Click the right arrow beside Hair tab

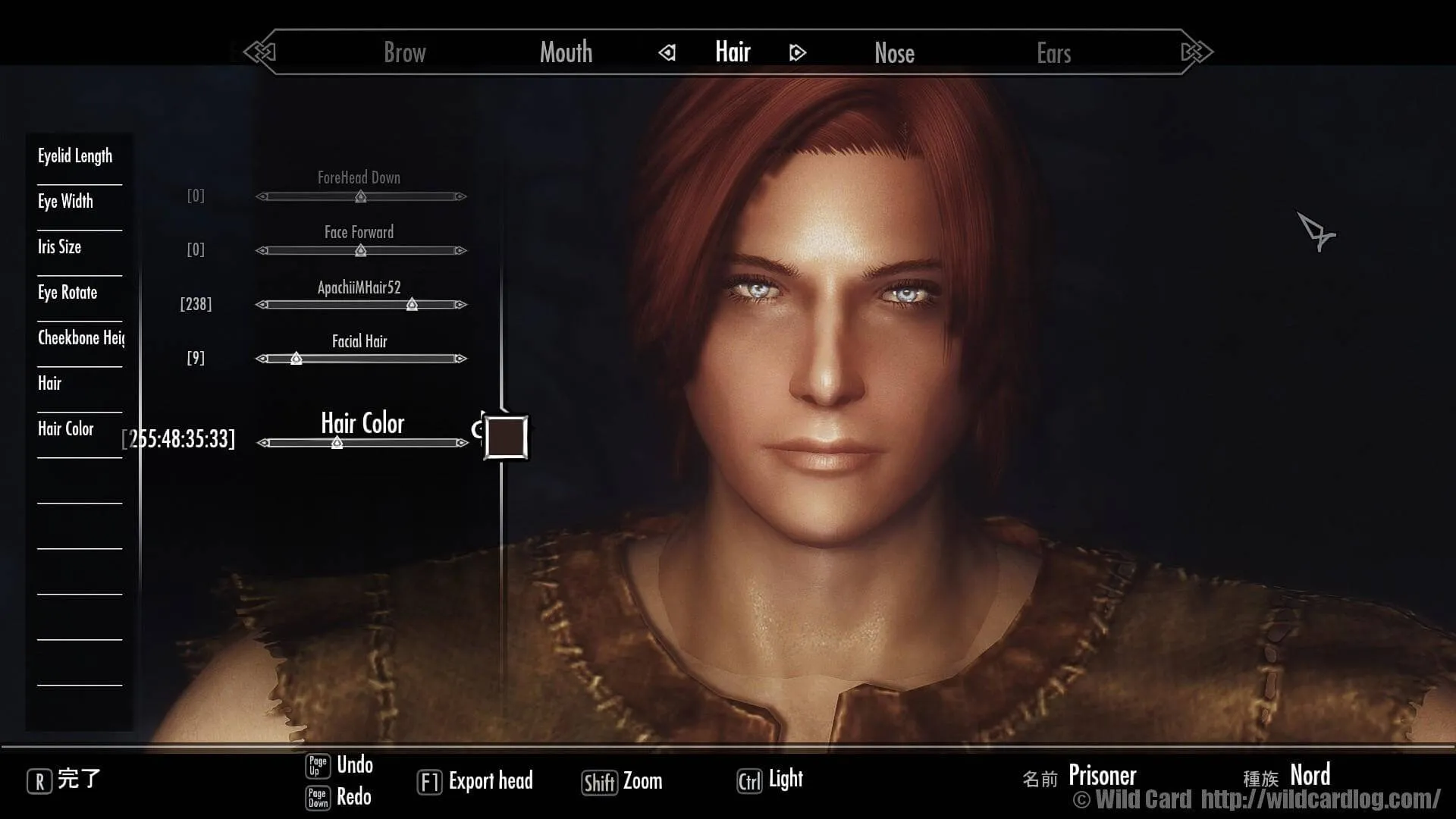click(x=797, y=53)
